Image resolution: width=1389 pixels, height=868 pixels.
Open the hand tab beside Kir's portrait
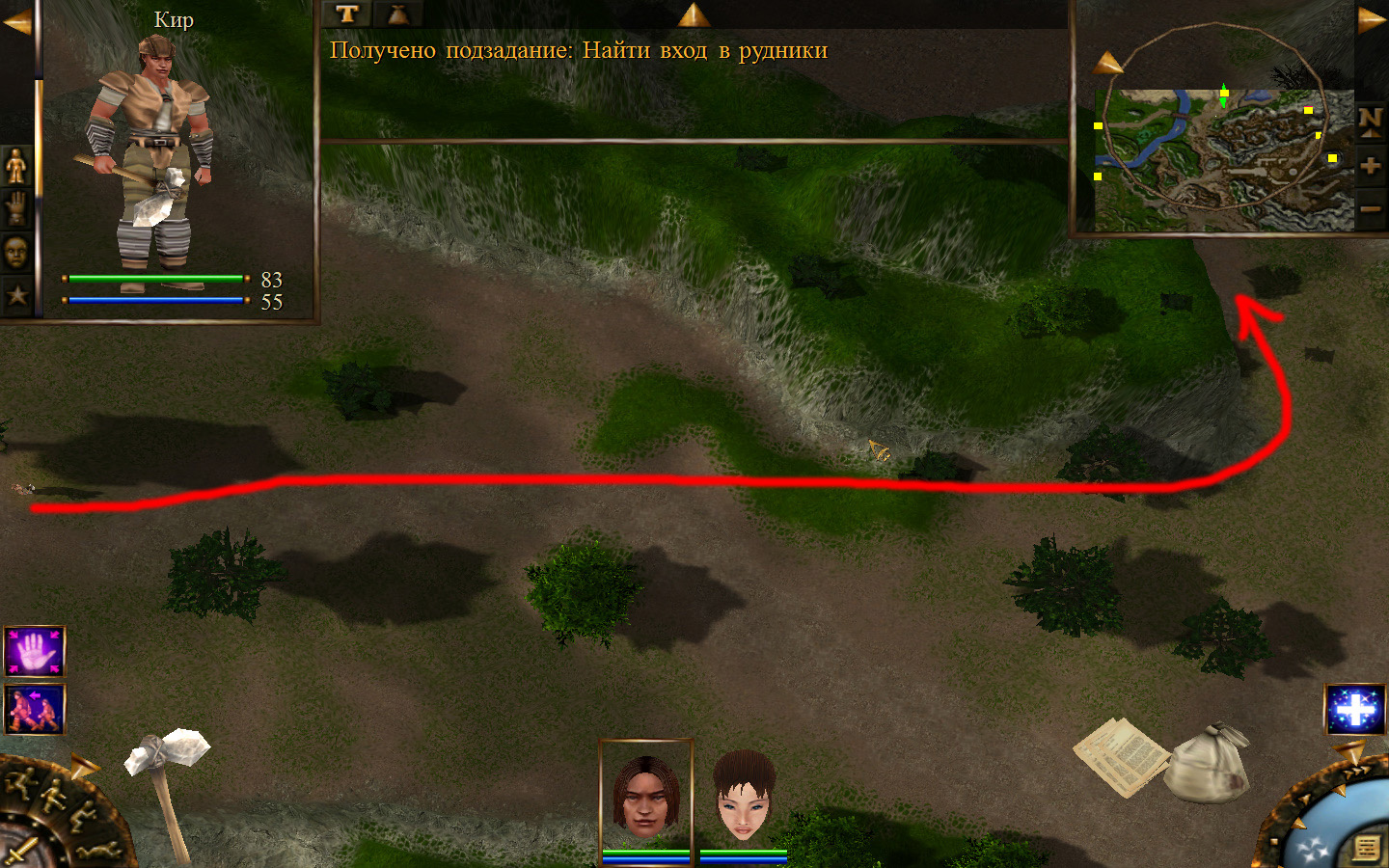coord(16,208)
